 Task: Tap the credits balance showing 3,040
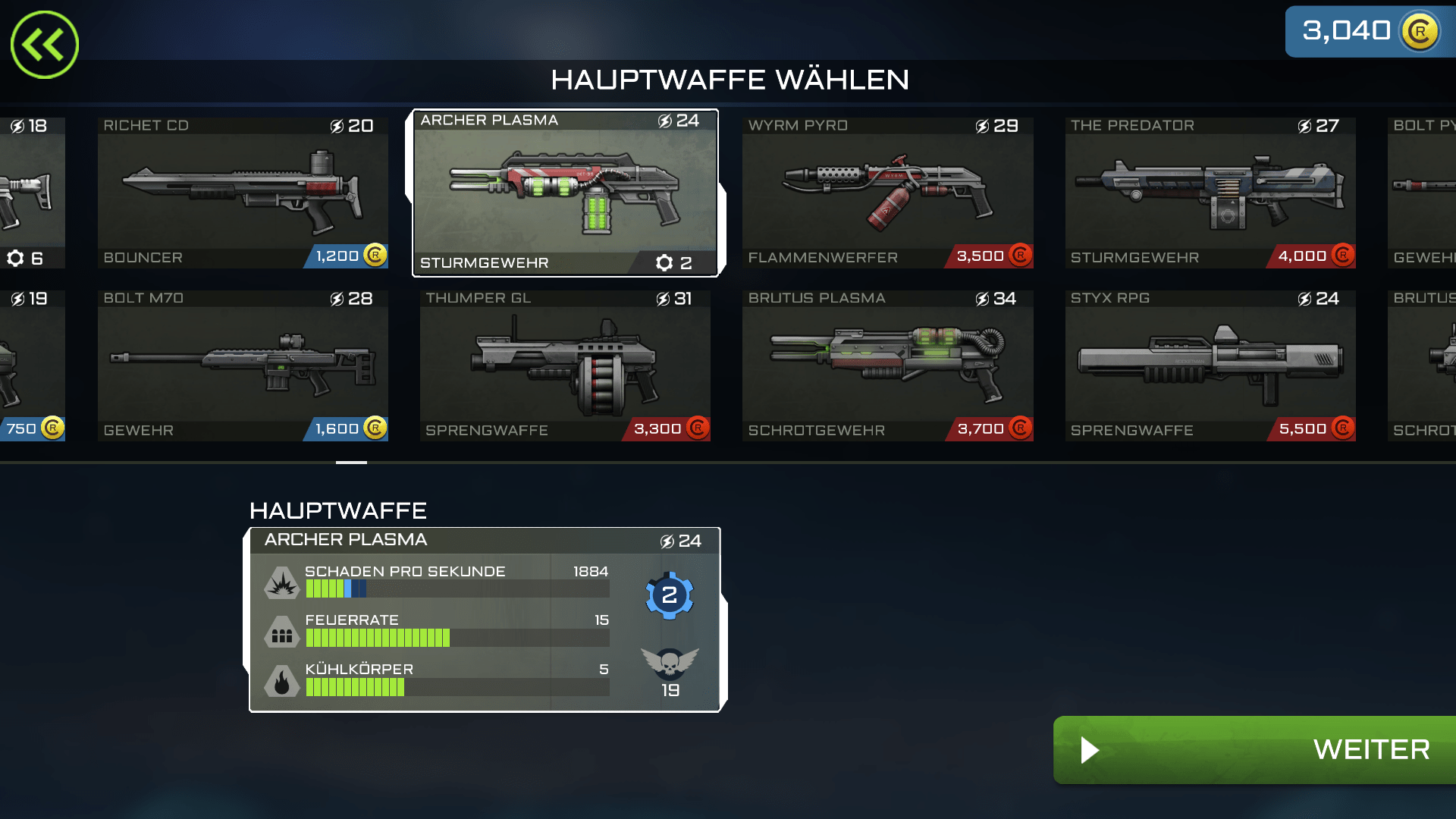pos(1370,32)
